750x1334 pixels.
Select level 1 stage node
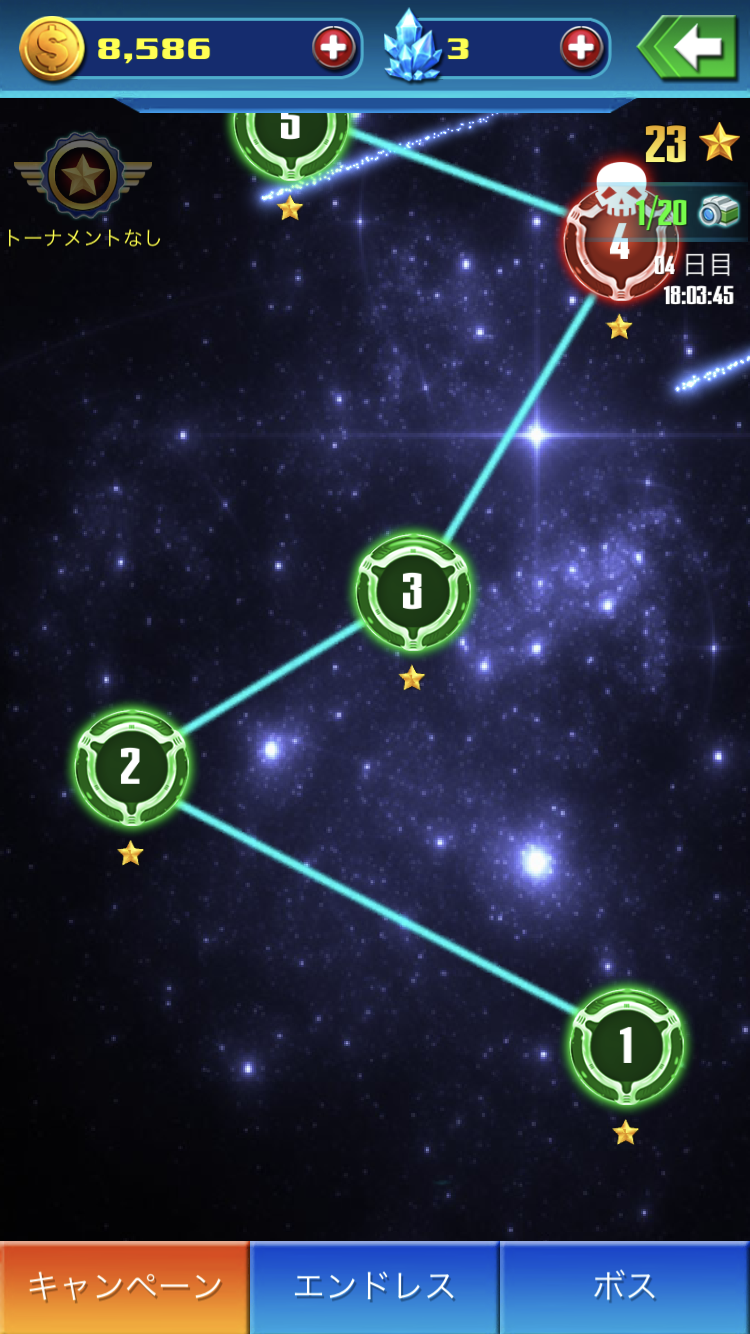click(627, 1046)
